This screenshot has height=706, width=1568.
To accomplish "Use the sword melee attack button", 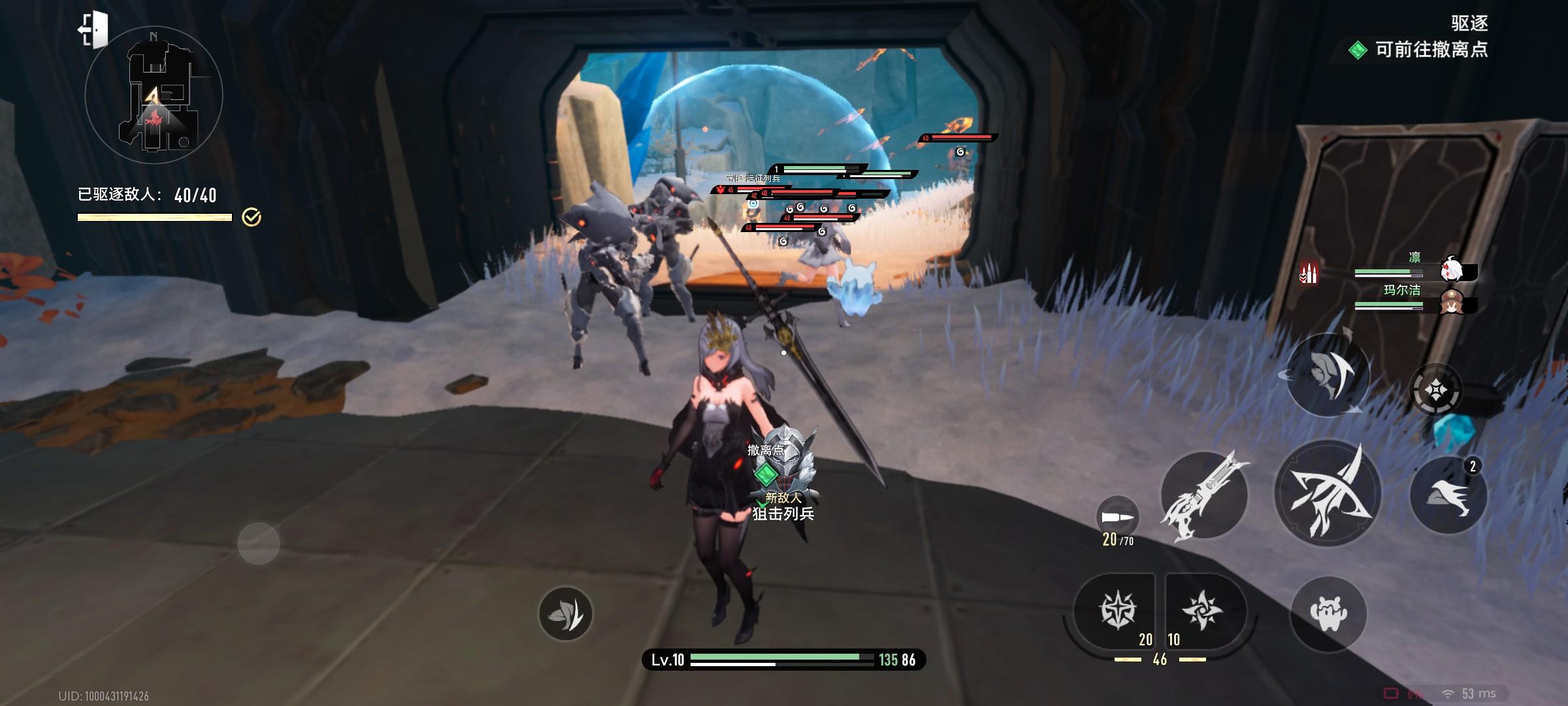I will (1203, 495).
